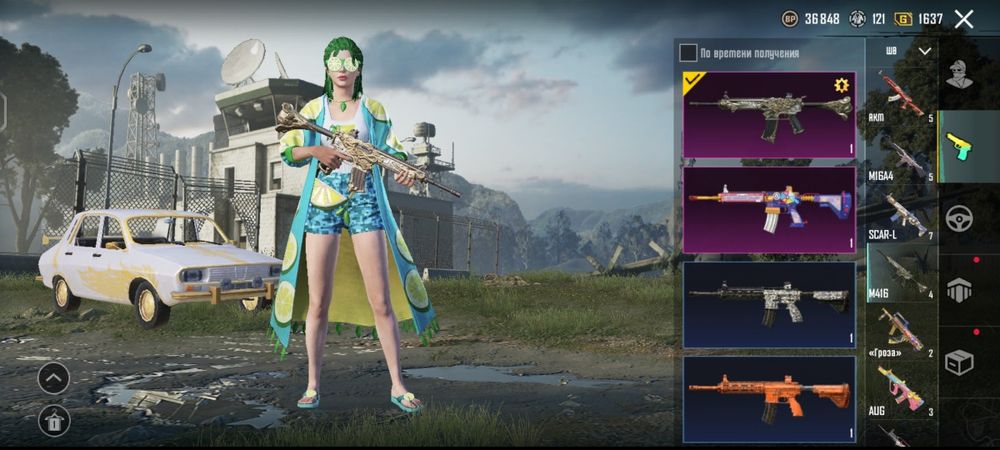This screenshot has height=450, width=1000.
Task: Show skins for the M16A4
Action: coord(901,158)
